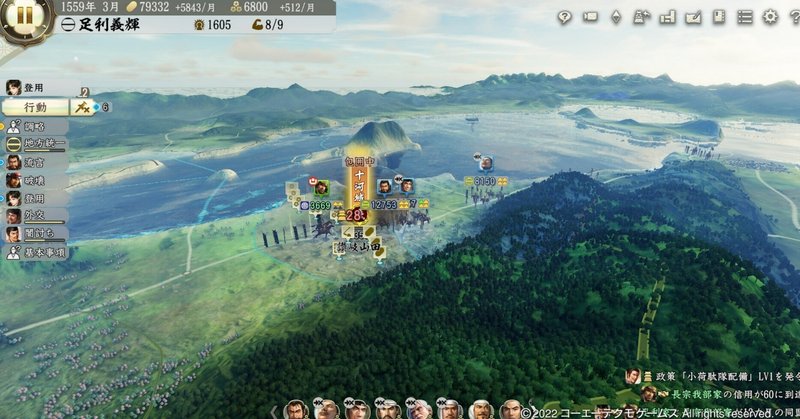The image size is (800, 419).
Task: Open the 調略 proposal entry
Action: click(36, 126)
